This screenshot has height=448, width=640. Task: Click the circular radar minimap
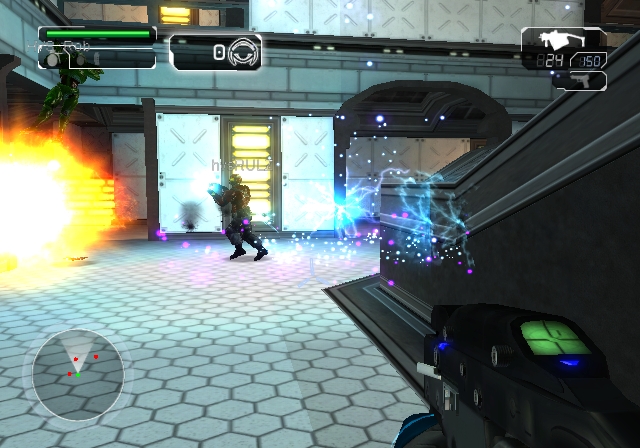pos(78,372)
